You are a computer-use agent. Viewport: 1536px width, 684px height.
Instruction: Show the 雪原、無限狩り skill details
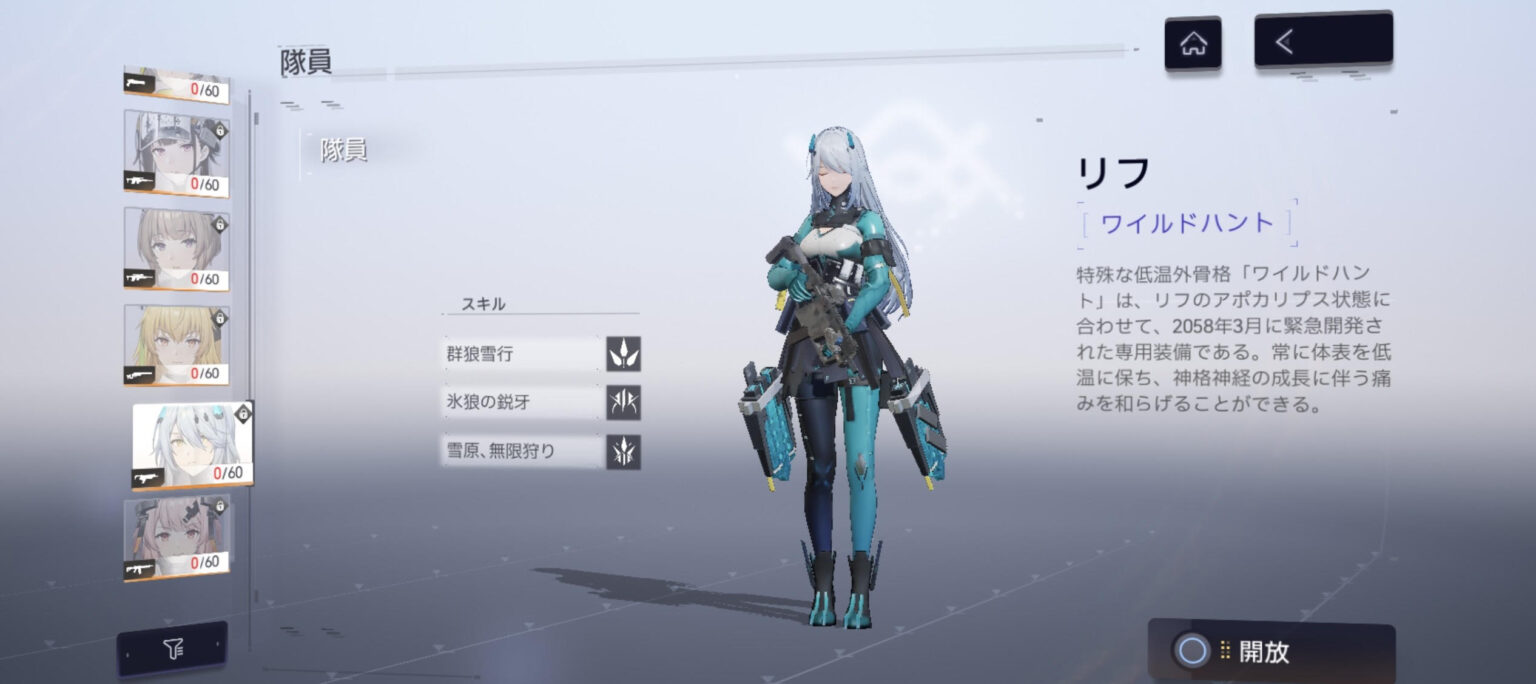[x=541, y=451]
